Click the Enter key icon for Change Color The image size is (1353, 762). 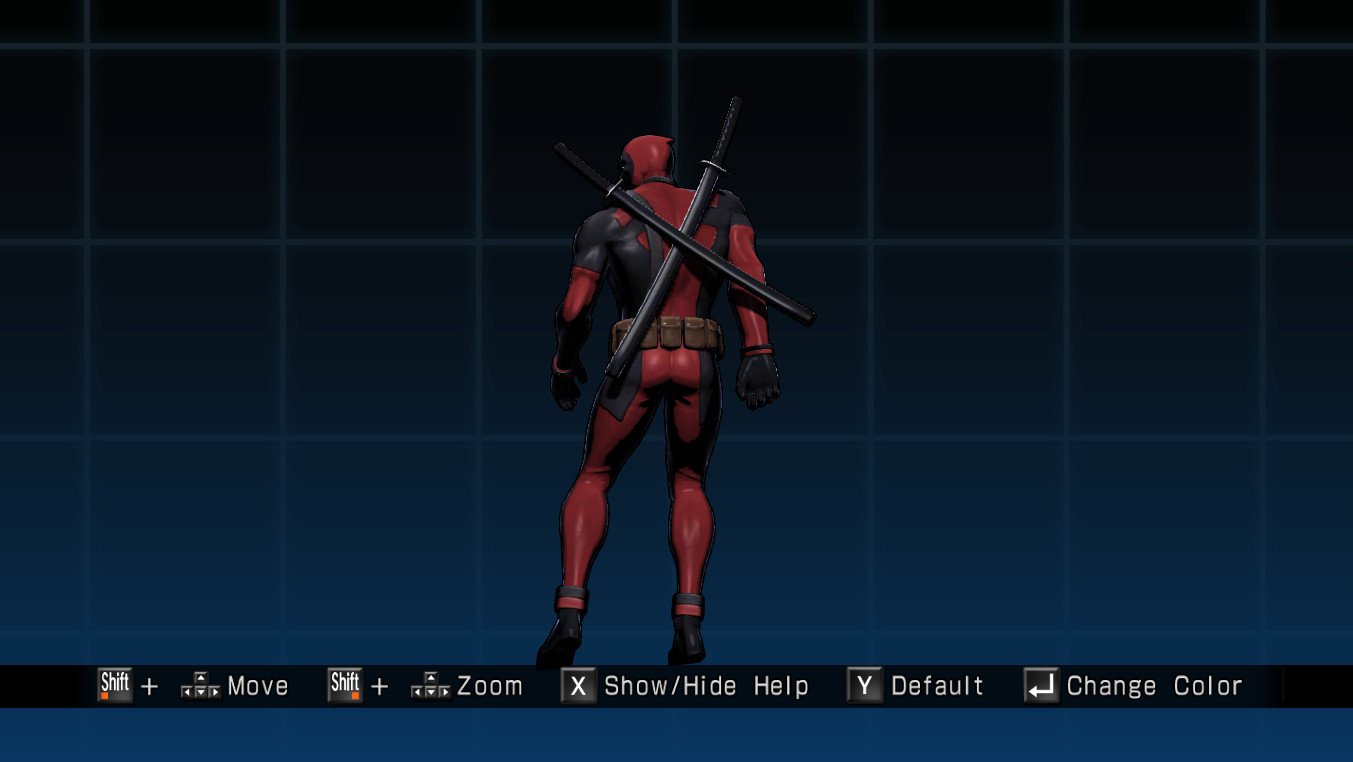1037,685
